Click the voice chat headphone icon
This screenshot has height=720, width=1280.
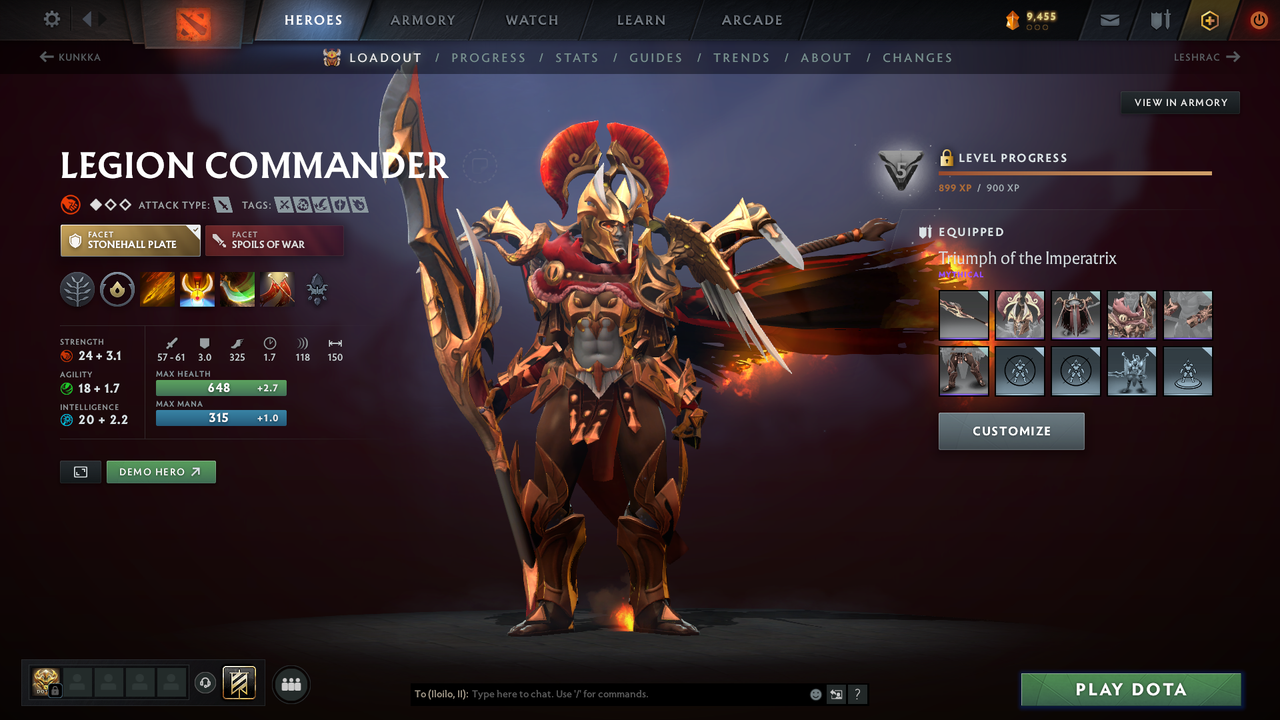pos(206,683)
